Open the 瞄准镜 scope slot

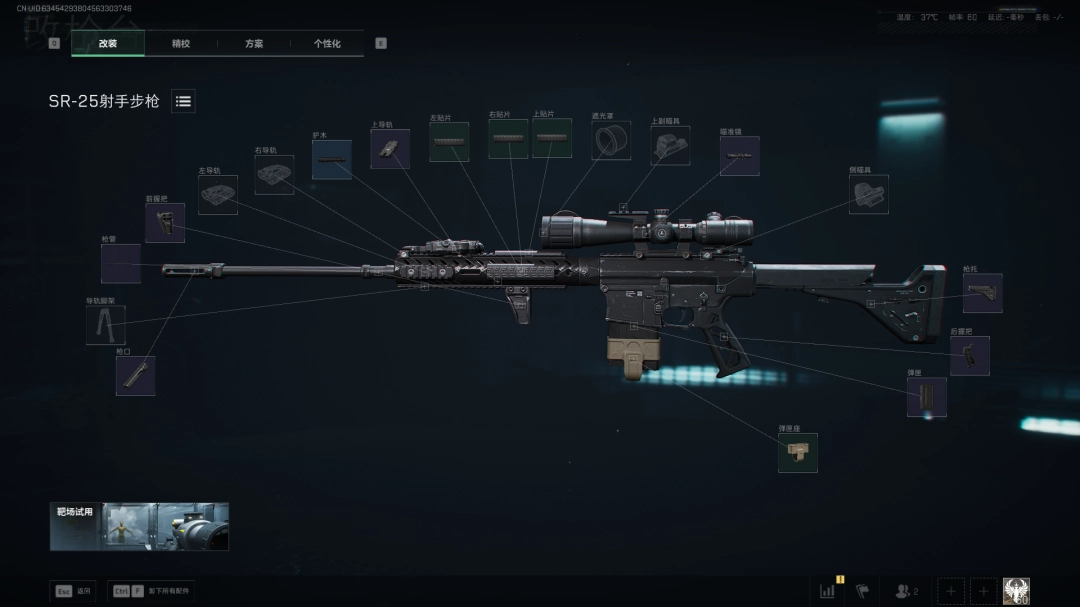(739, 156)
